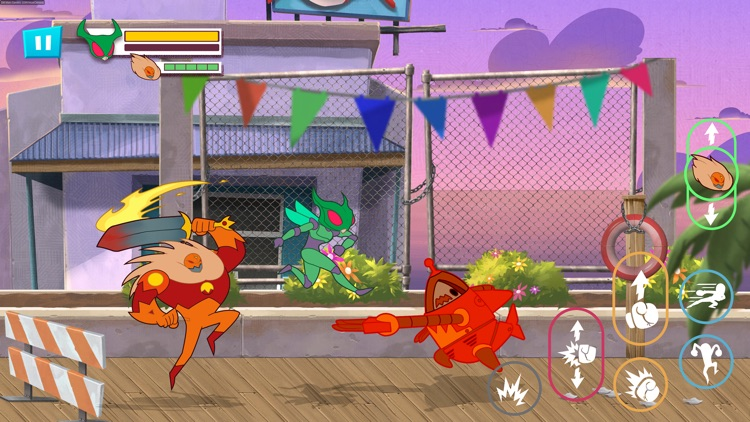Tap the down arrow below the bird portrait

pyautogui.click(x=710, y=213)
